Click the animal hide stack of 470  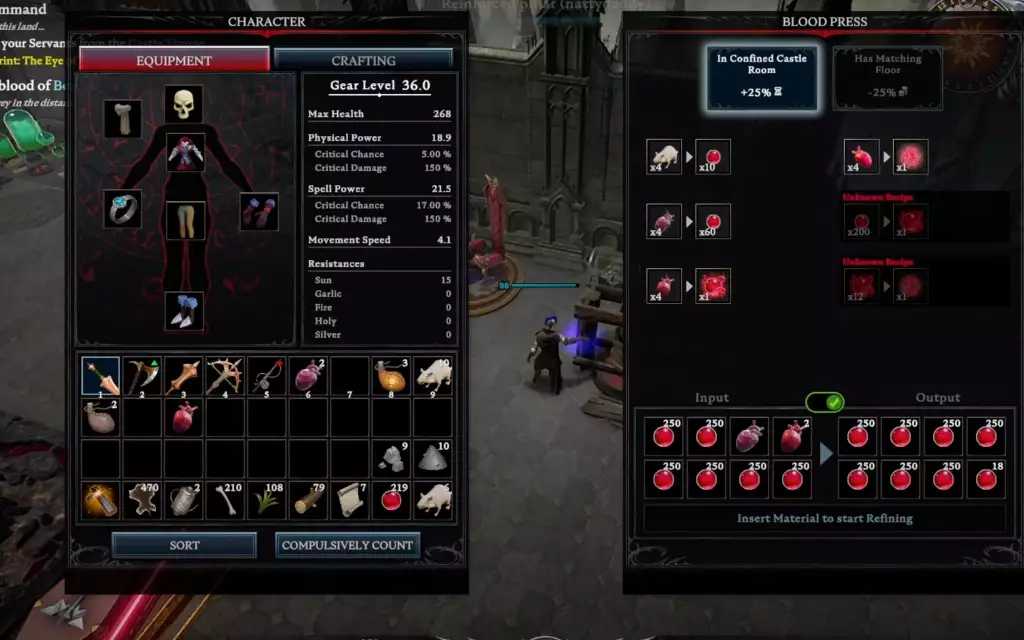point(142,499)
